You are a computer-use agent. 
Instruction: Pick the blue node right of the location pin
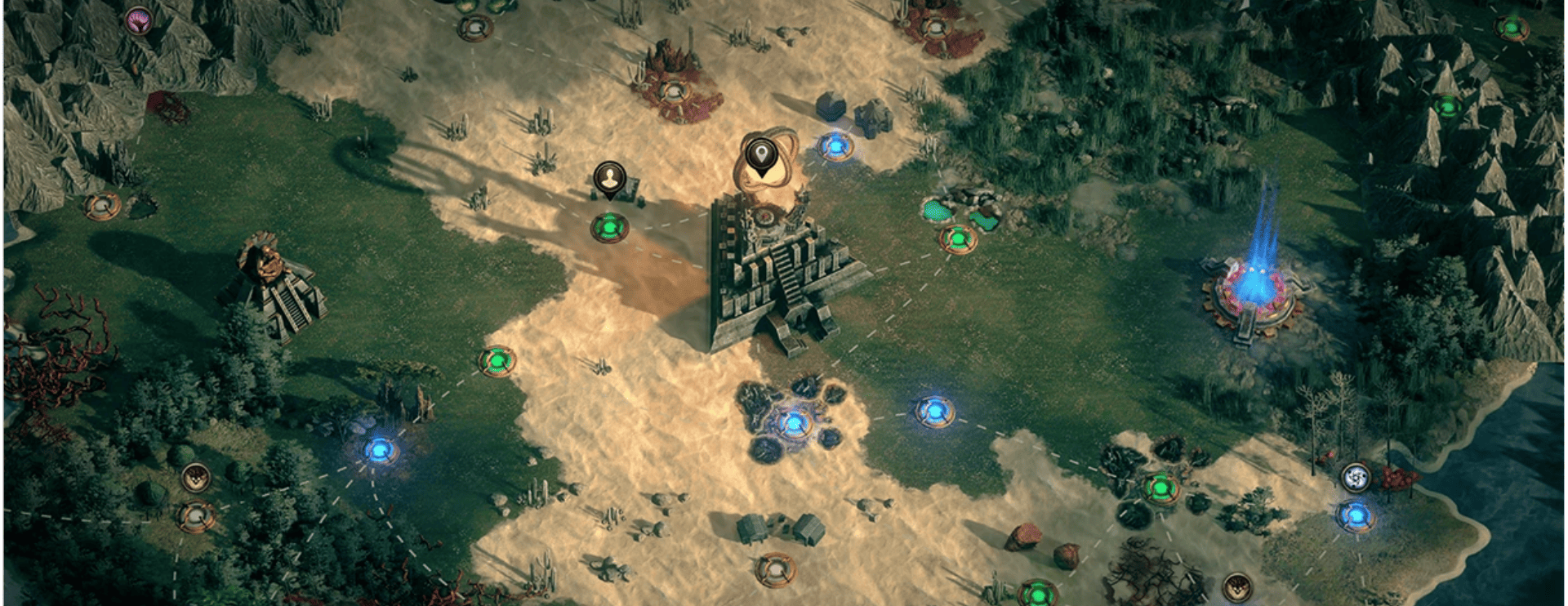tap(835, 146)
